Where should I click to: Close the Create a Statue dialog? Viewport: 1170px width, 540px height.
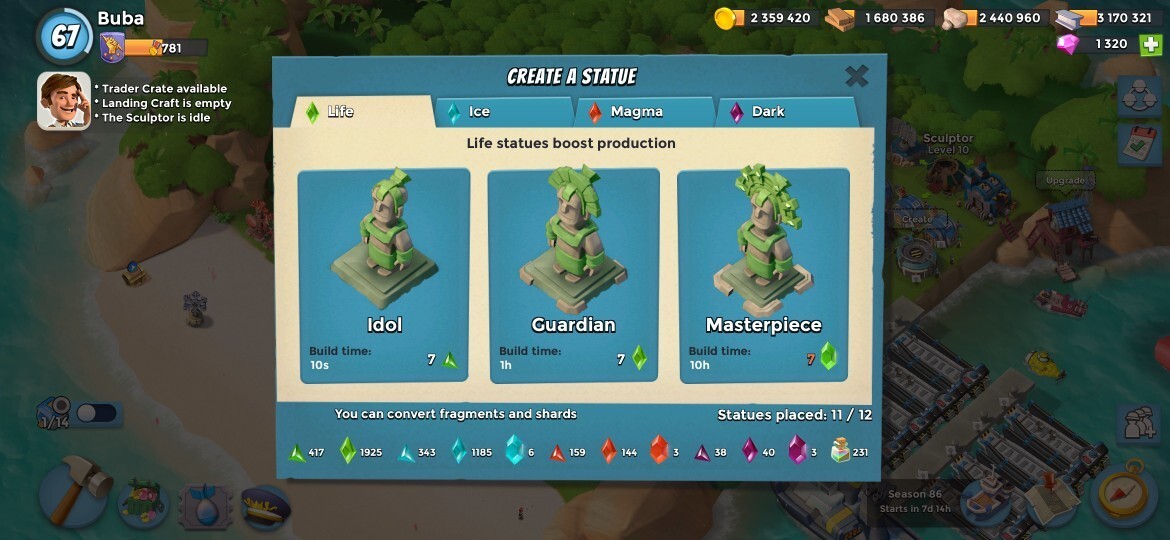point(856,76)
